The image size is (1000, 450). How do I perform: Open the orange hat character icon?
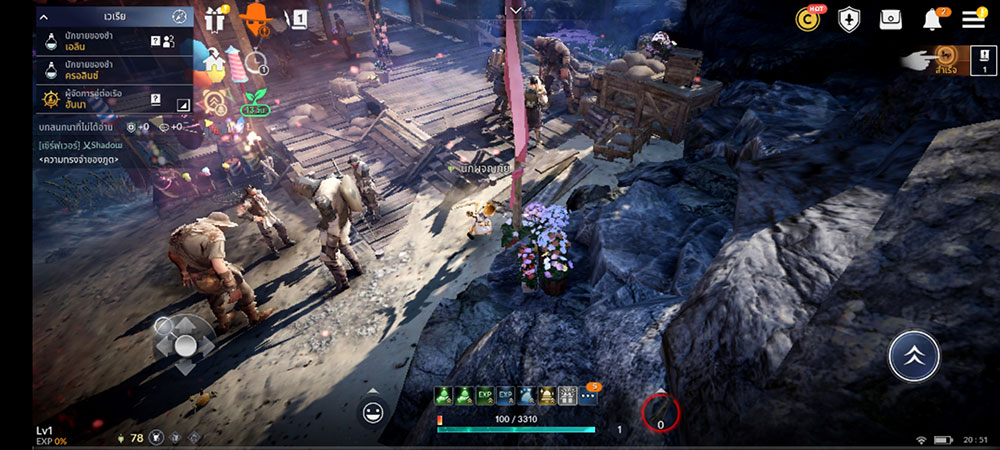[x=258, y=17]
